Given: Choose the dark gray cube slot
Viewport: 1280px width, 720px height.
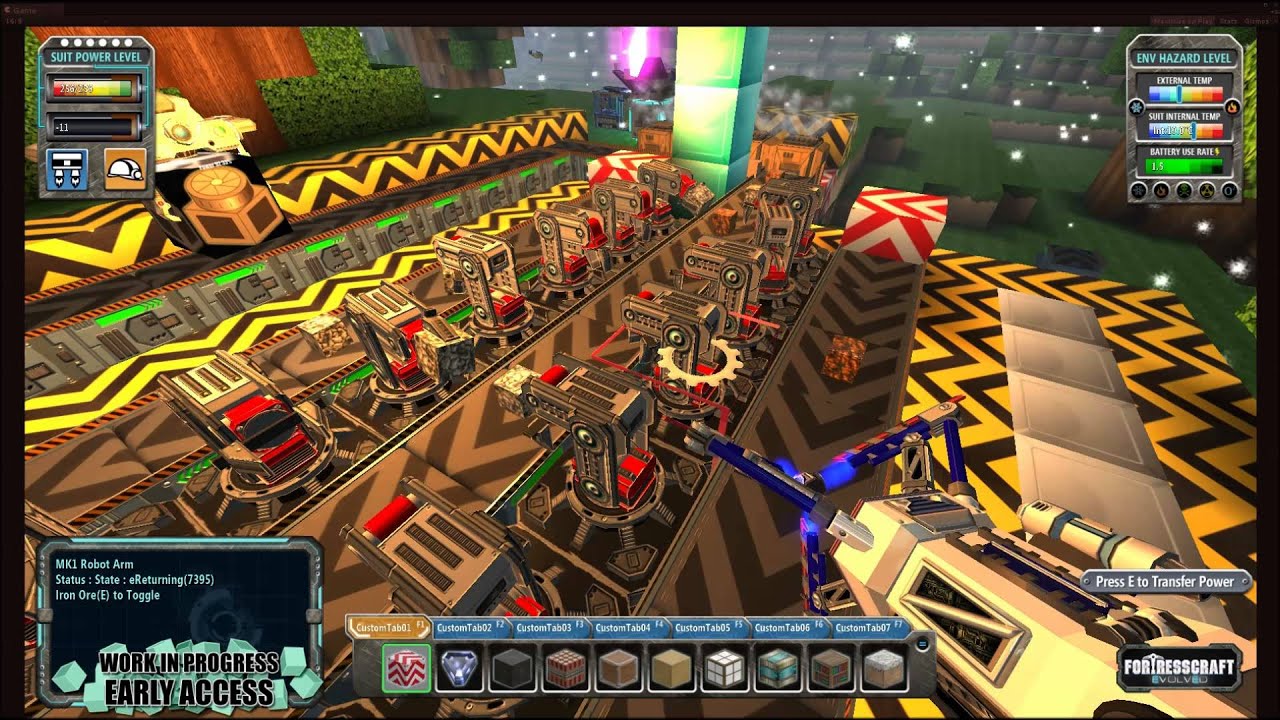Looking at the screenshot, I should click(513, 668).
